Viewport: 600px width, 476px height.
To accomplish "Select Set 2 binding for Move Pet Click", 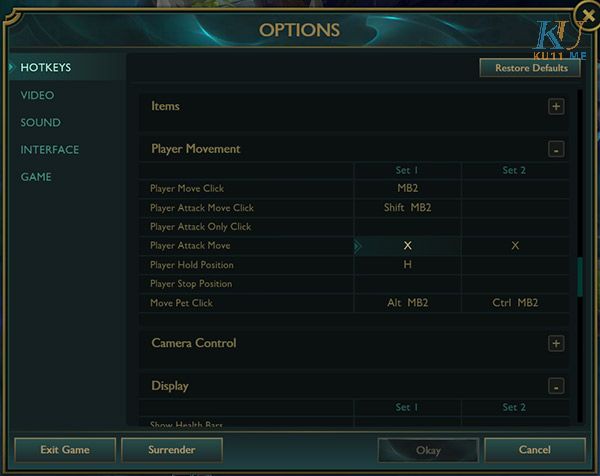I will pos(515,303).
